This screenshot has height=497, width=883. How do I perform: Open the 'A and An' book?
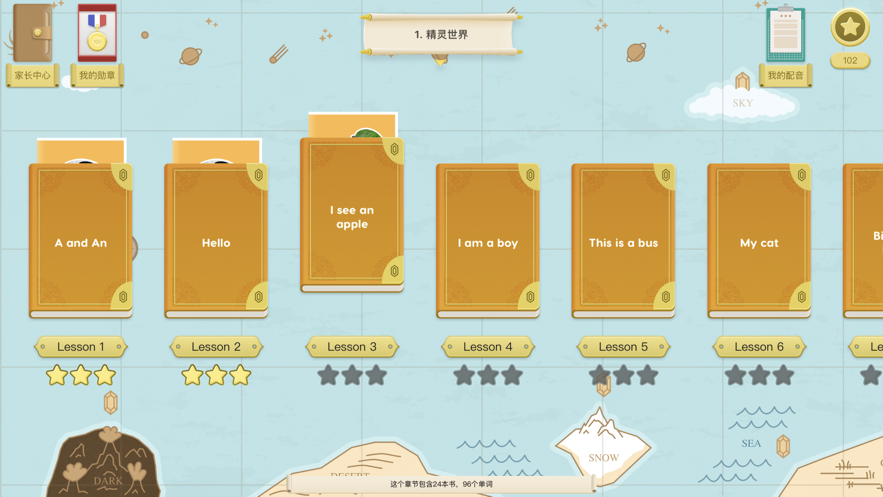pos(81,241)
